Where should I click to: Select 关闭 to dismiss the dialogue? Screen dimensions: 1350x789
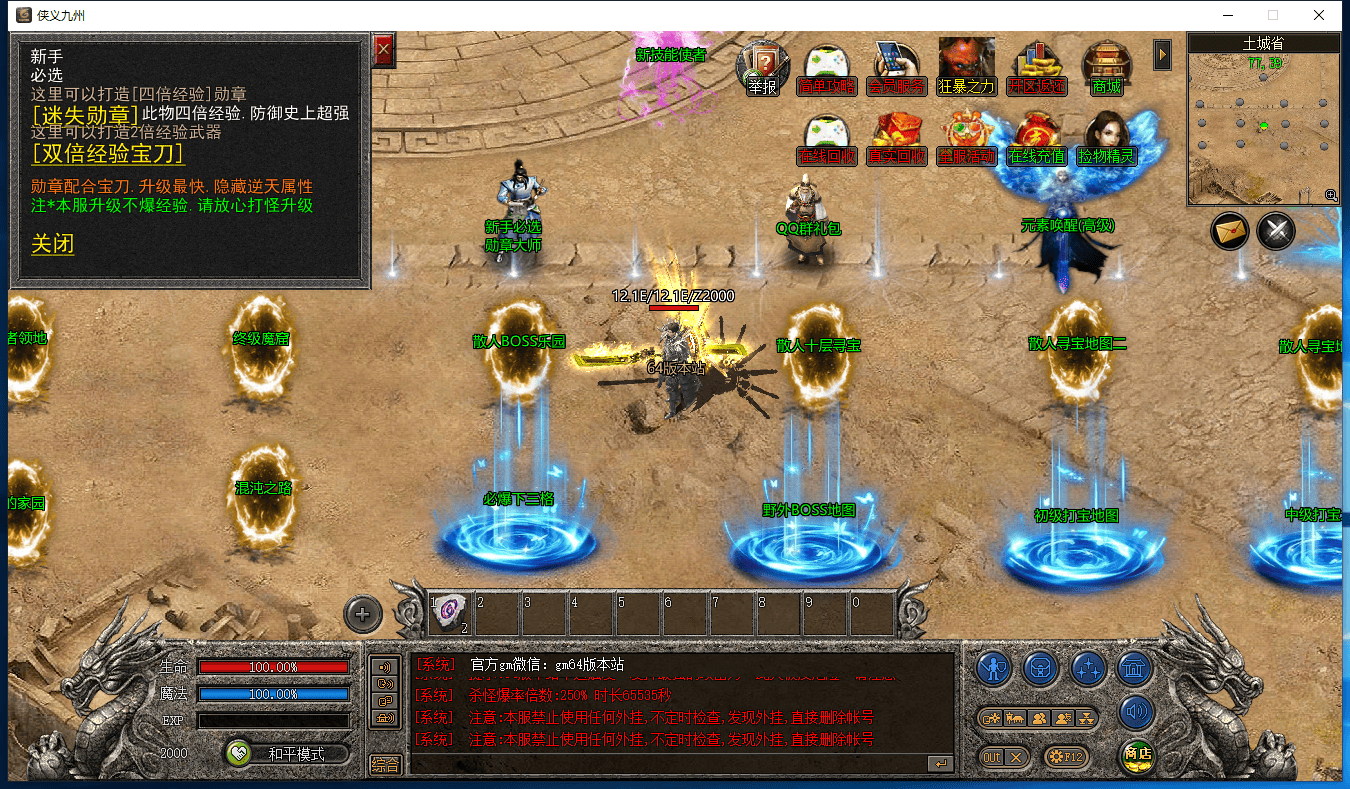coord(53,244)
